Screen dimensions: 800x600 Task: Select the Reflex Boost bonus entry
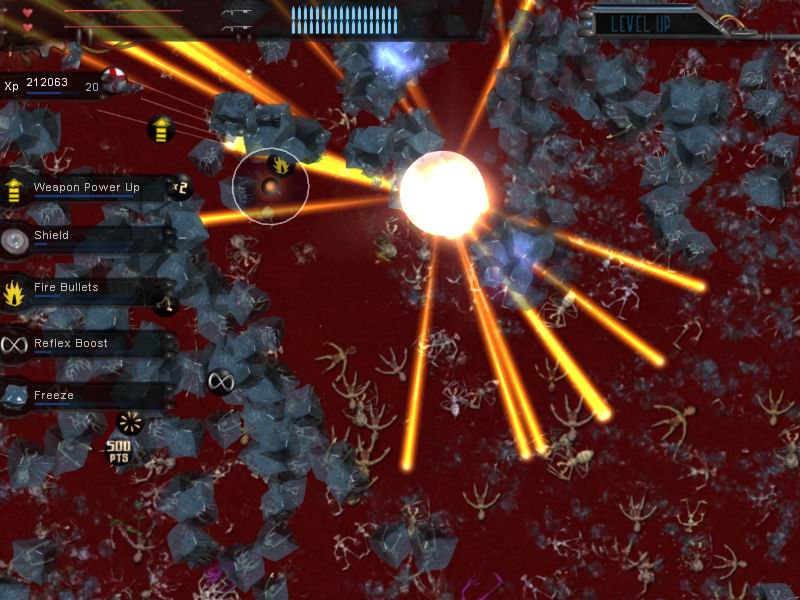coord(85,345)
